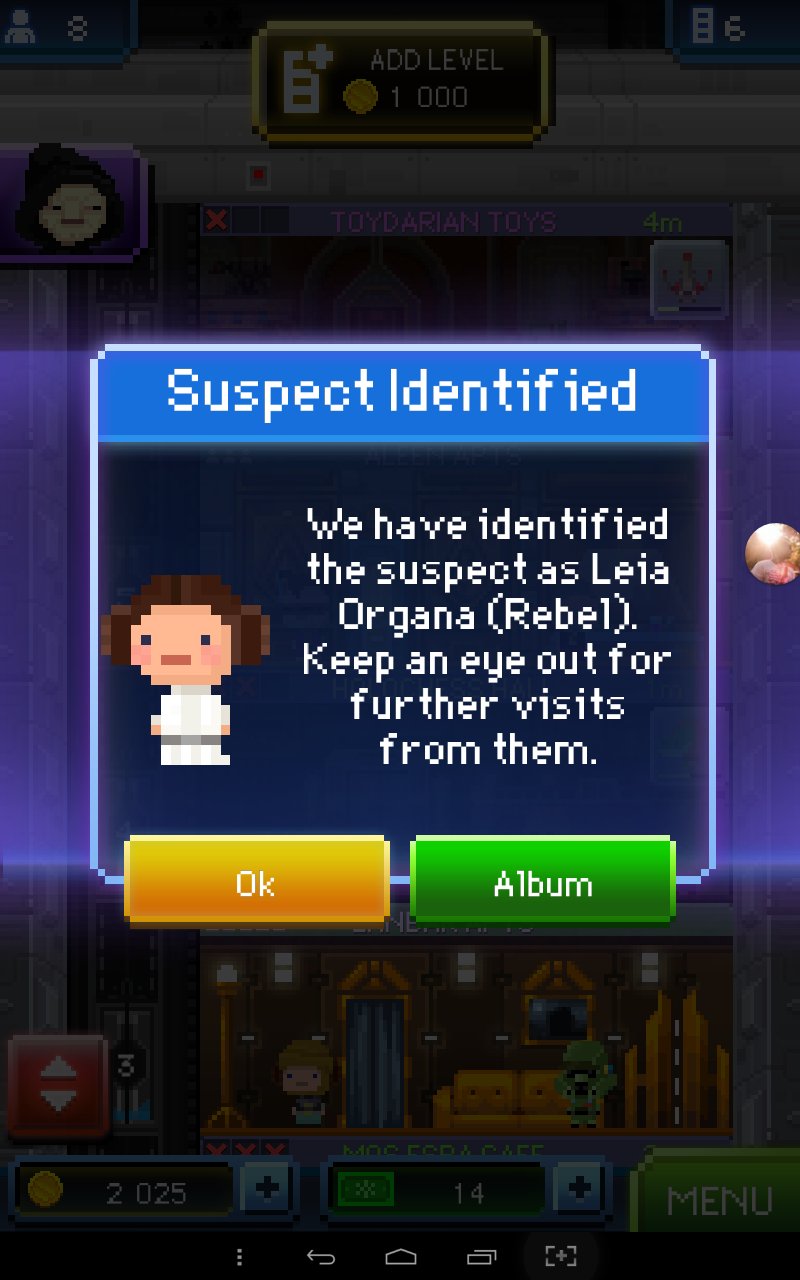The height and width of the screenshot is (1280, 800).
Task: Tap the round floating avatar bubble
Action: 773,552
